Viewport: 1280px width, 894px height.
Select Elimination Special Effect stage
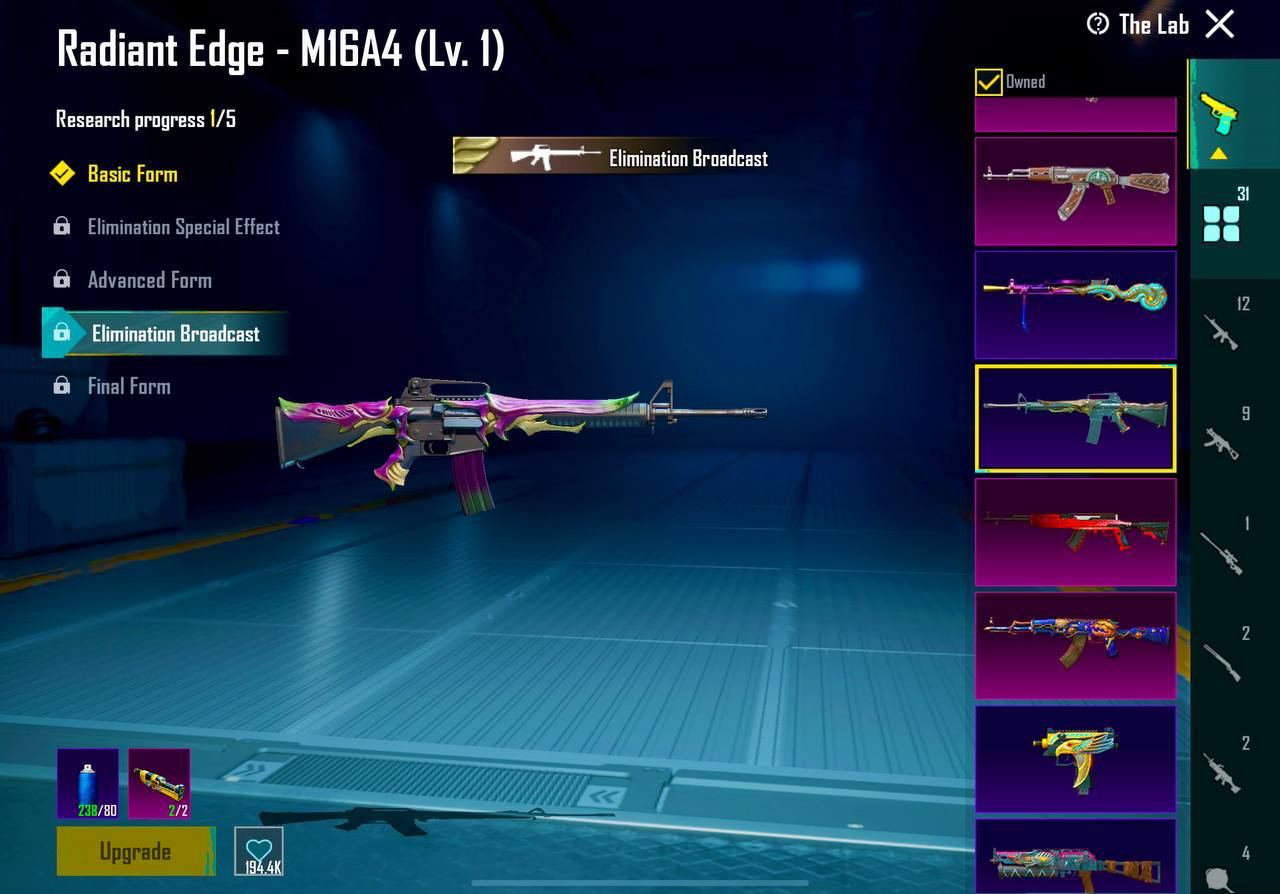pyautogui.click(x=183, y=227)
